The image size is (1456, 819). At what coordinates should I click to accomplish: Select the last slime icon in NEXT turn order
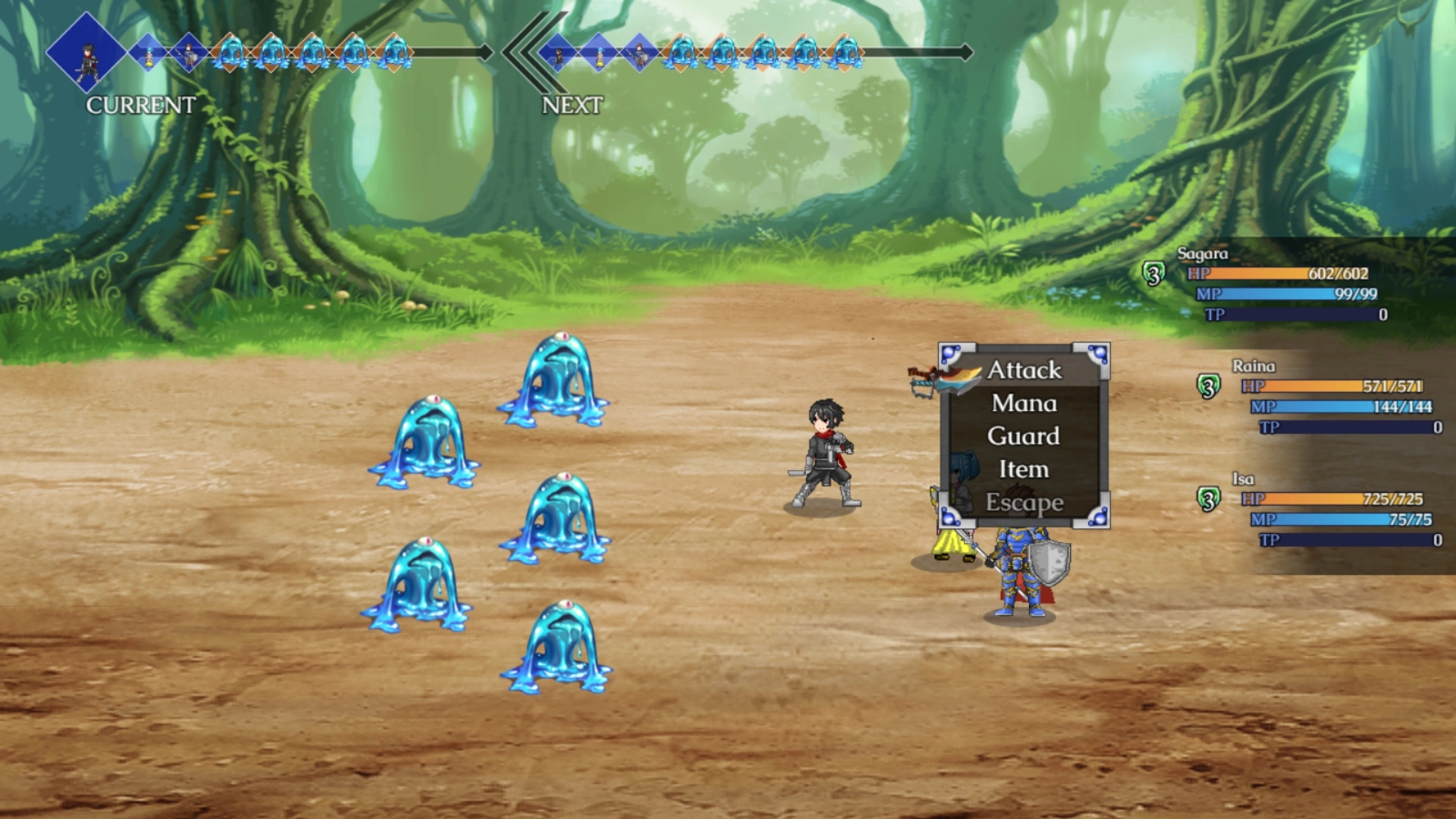pyautogui.click(x=846, y=55)
